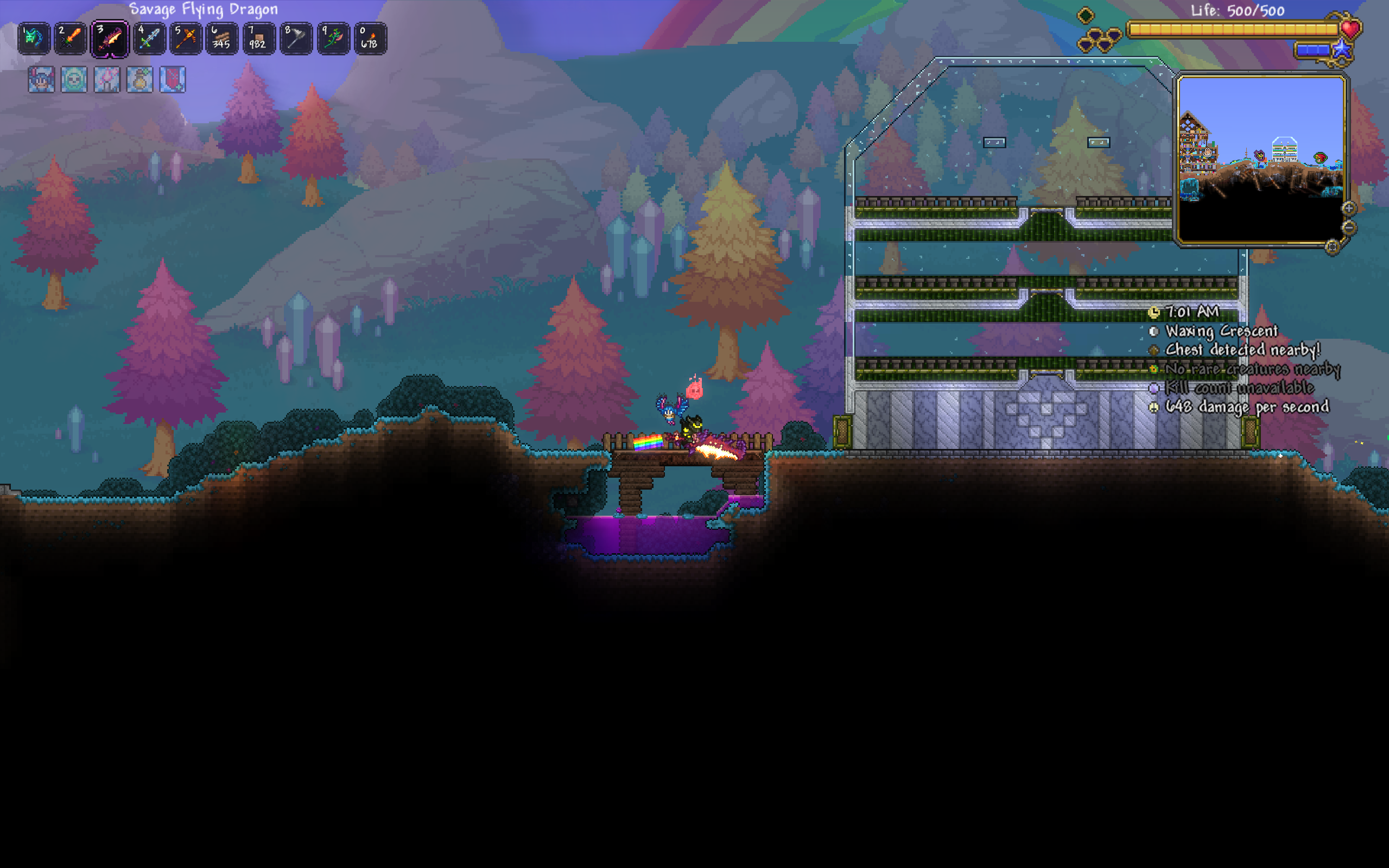Pick the bug net in slot 8
This screenshot has width=1389, height=868.
click(x=296, y=39)
